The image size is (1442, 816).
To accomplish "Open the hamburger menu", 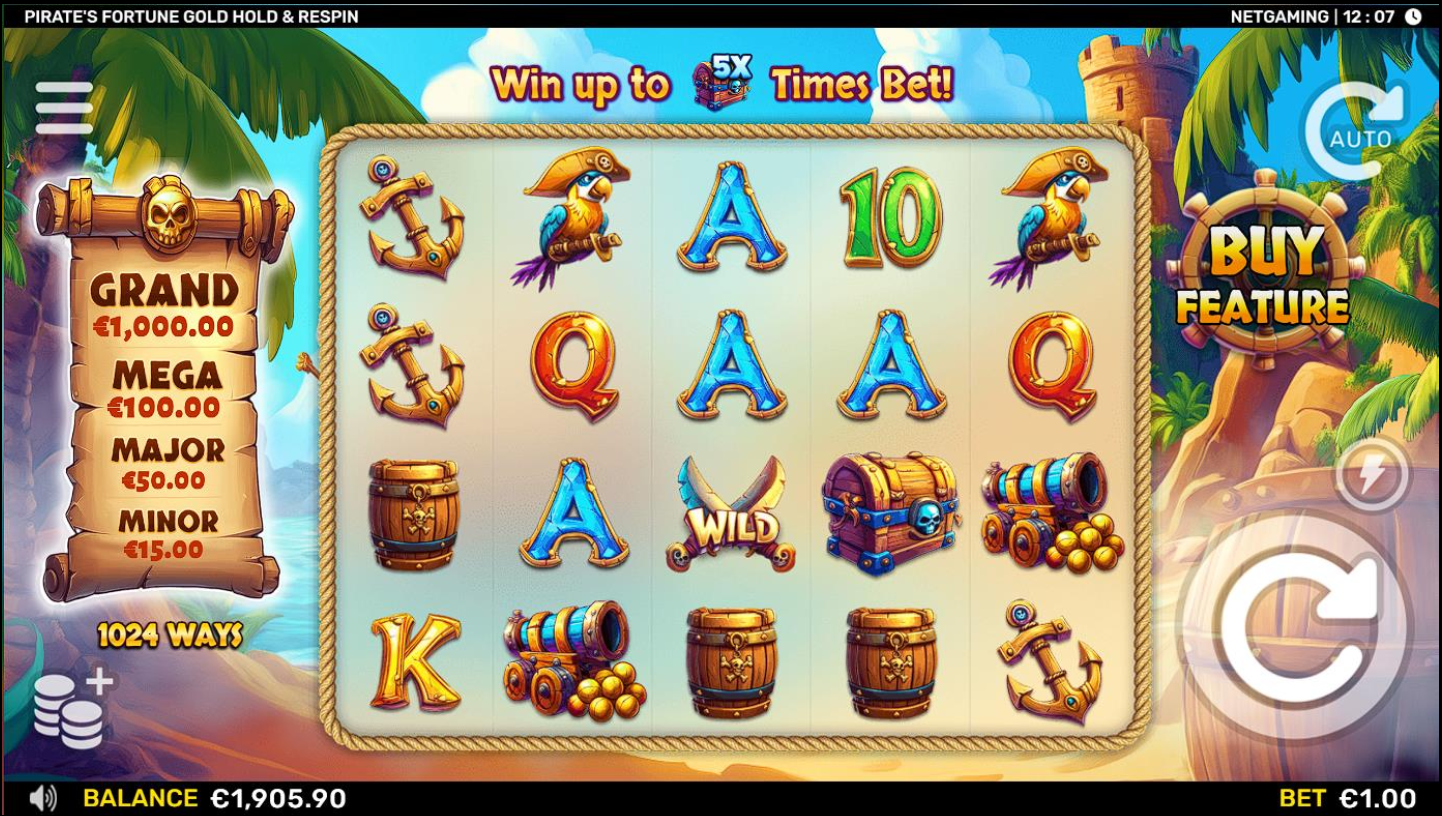I will coord(64,107).
